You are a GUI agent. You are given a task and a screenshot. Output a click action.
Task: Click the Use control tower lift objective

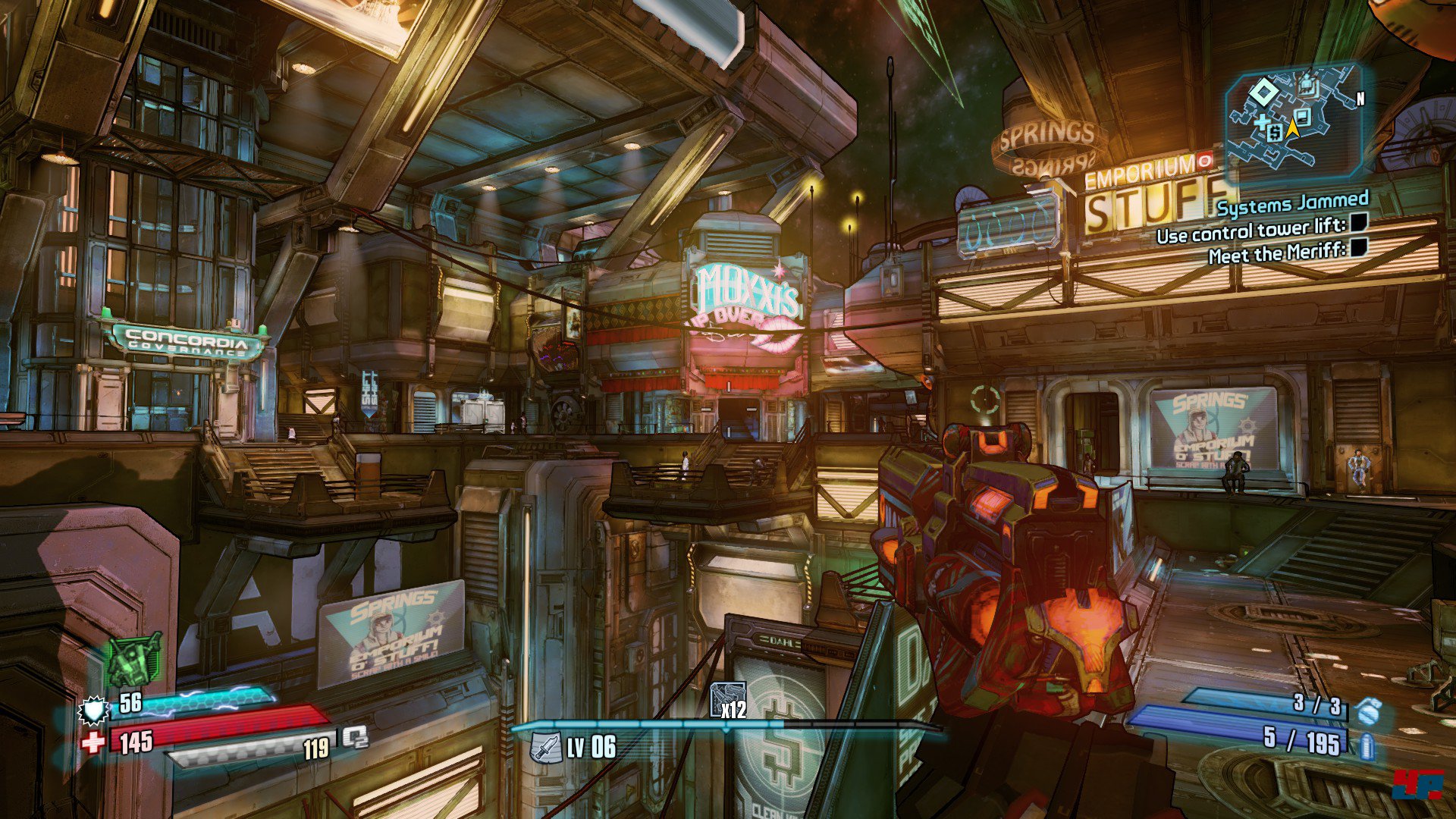(x=1251, y=230)
